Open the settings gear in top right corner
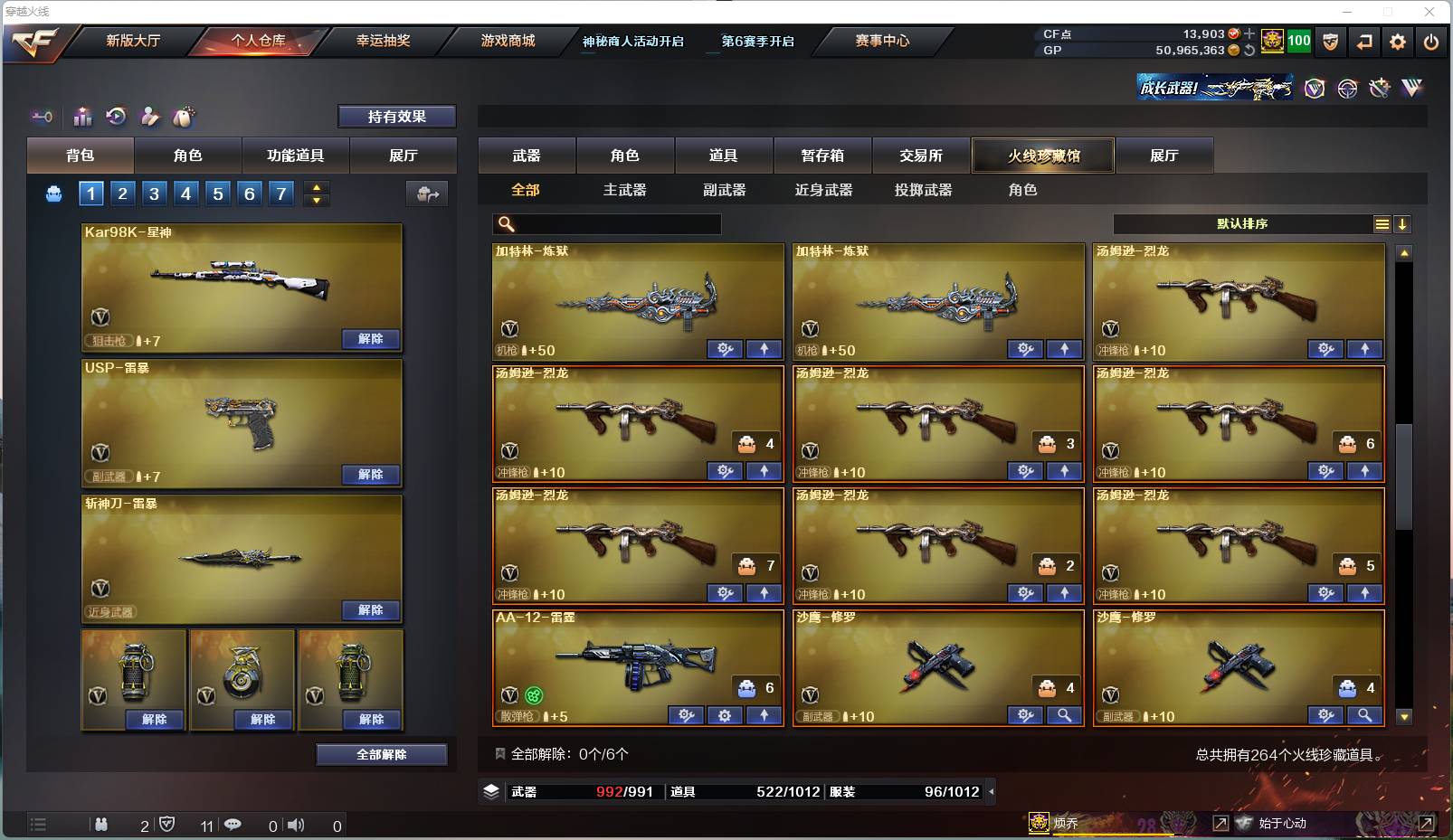Image resolution: width=1453 pixels, height=840 pixels. tap(1398, 42)
